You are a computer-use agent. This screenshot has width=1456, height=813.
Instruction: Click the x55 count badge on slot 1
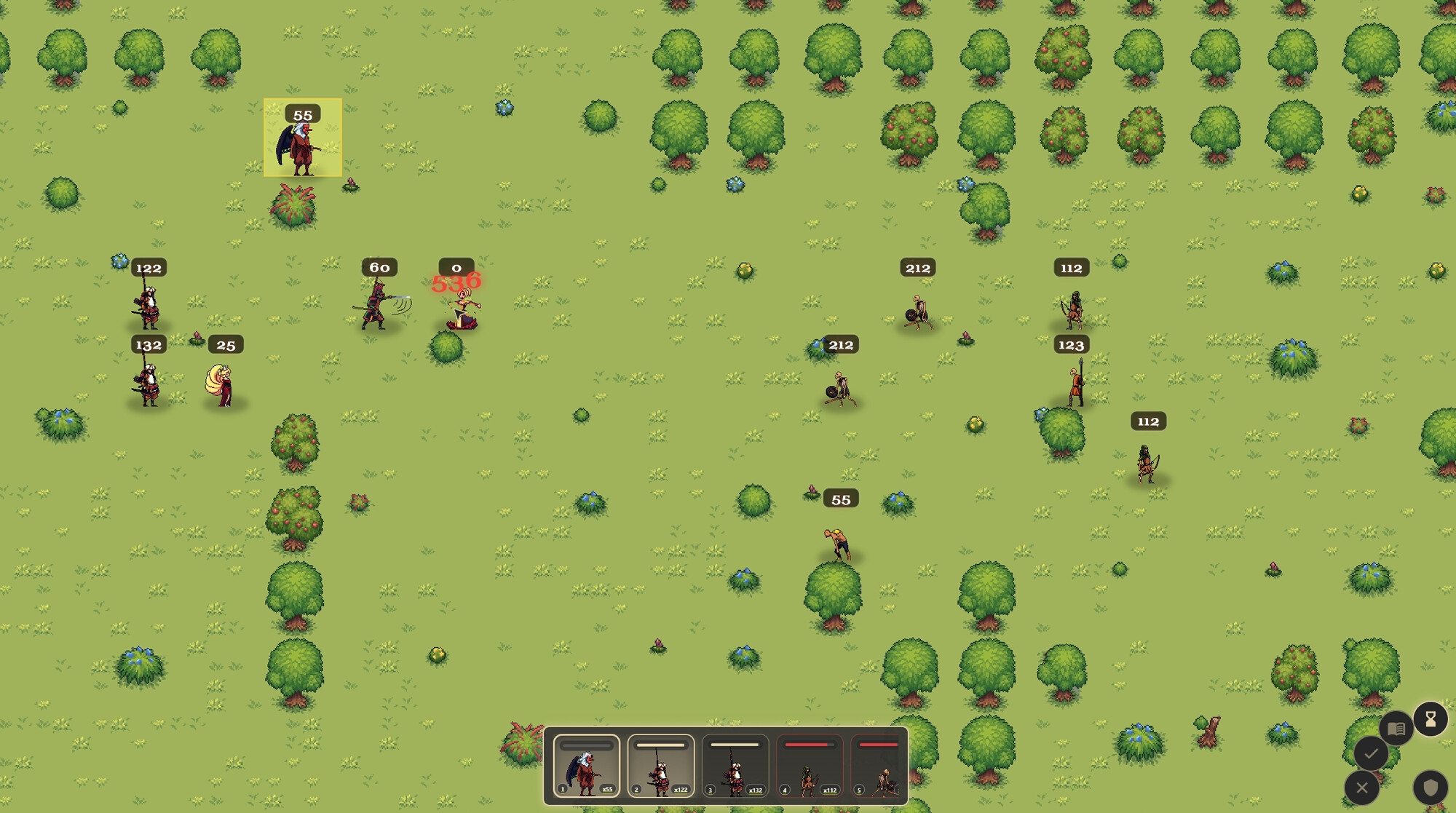pos(606,788)
